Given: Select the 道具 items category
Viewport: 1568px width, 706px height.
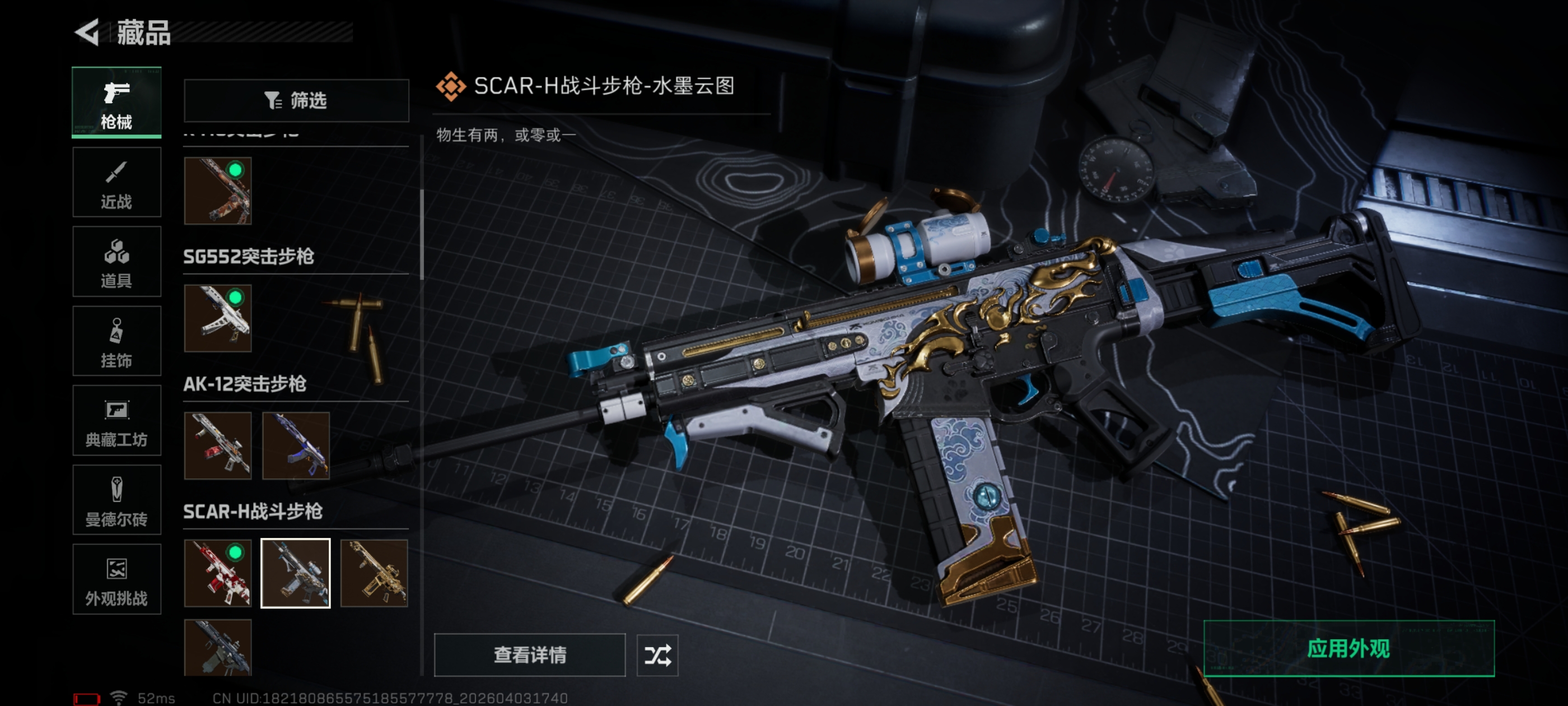Looking at the screenshot, I should tap(116, 262).
